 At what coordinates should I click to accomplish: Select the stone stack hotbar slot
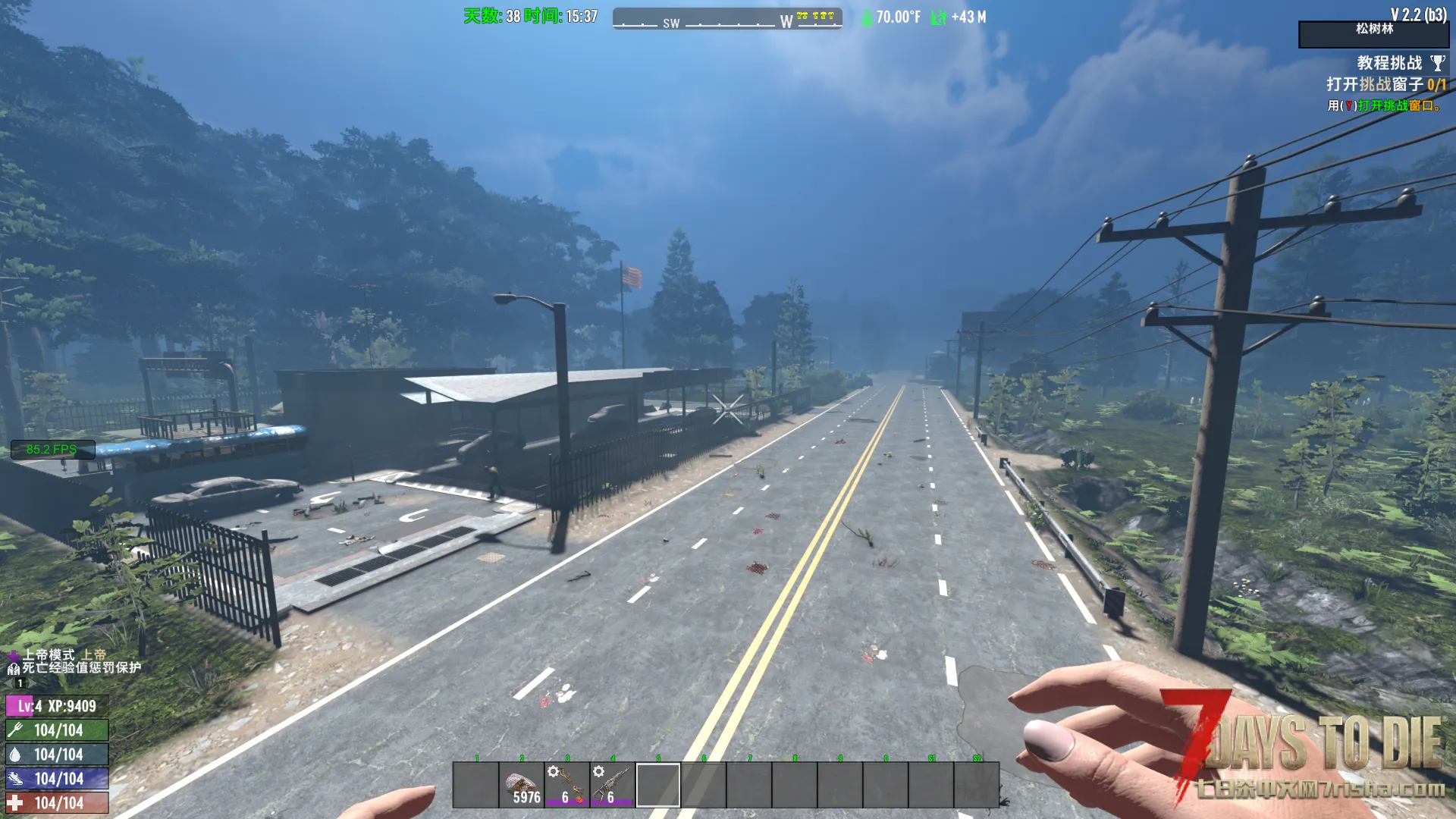tap(522, 786)
